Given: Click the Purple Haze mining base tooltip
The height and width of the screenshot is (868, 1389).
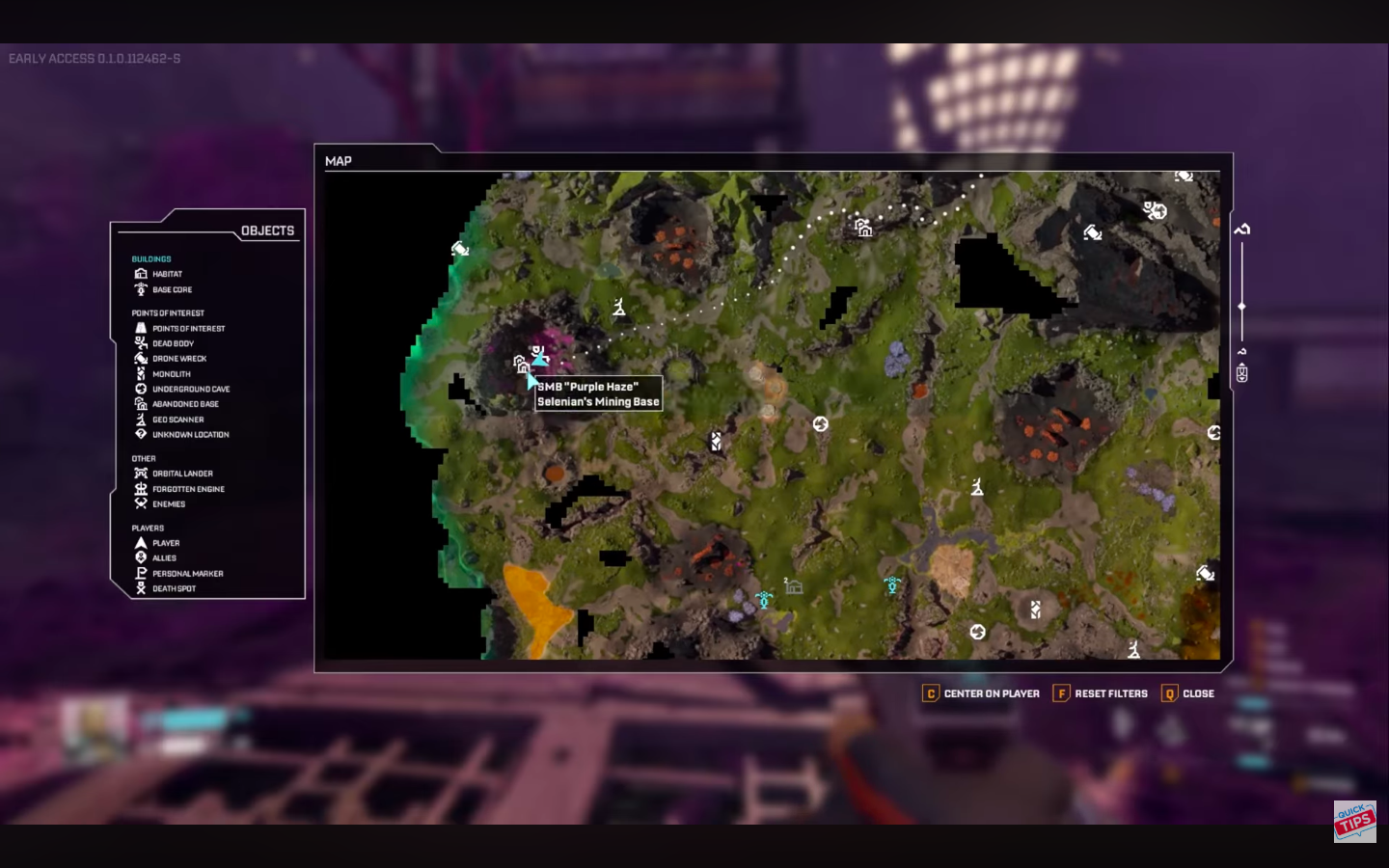Looking at the screenshot, I should point(598,394).
